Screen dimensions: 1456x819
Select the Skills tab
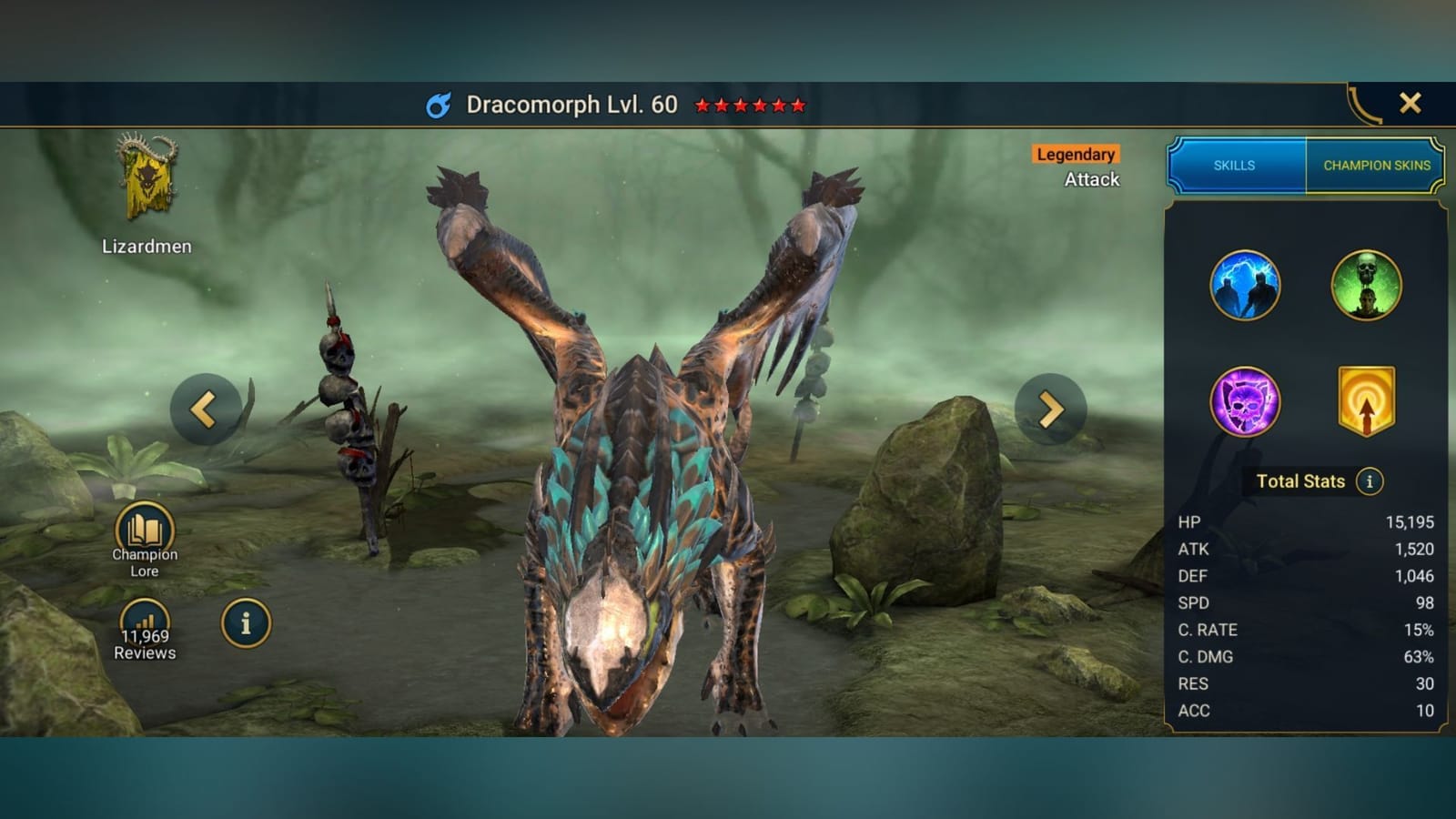tap(1235, 166)
